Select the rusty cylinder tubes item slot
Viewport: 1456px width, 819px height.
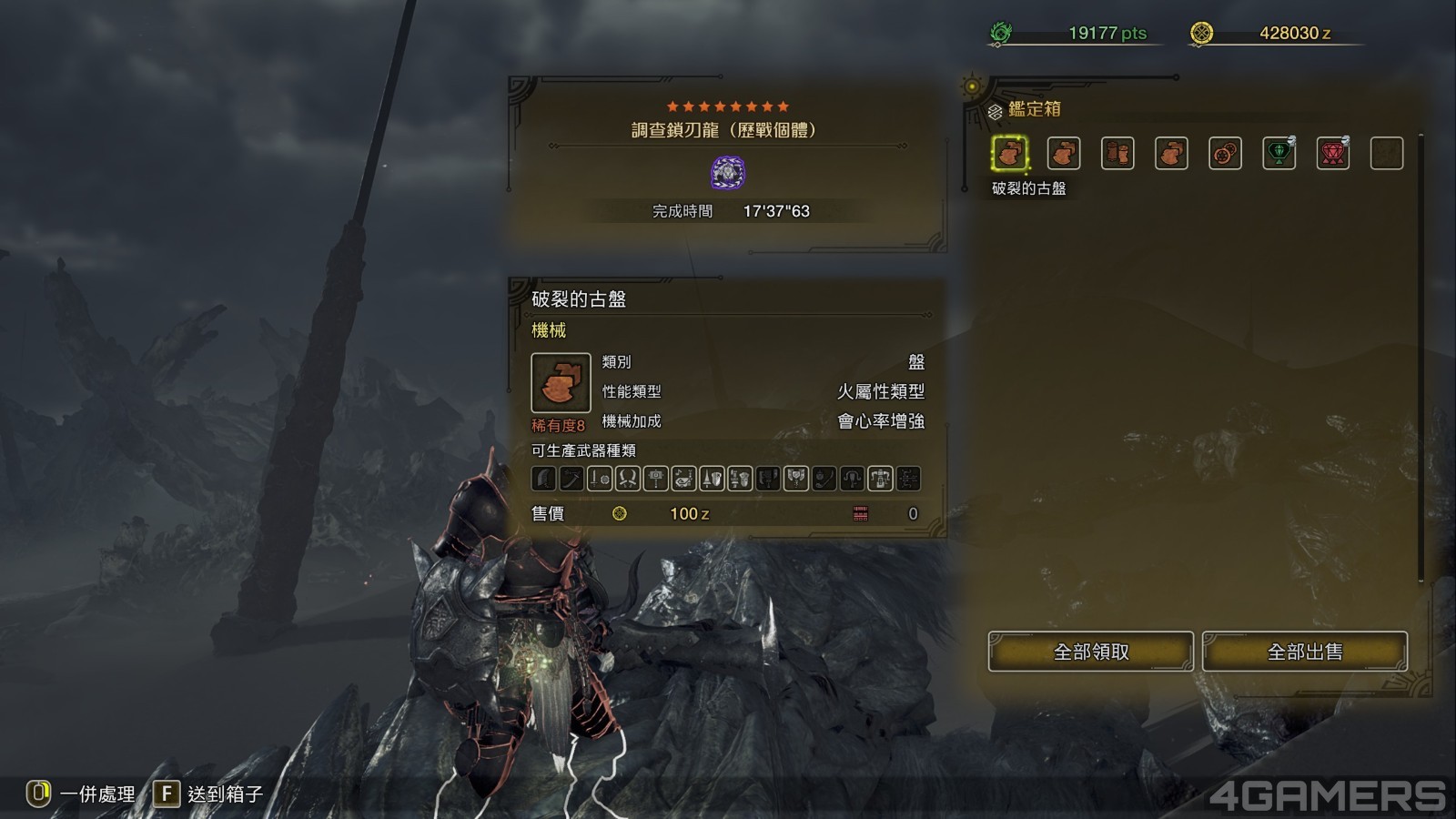pos(1117,153)
